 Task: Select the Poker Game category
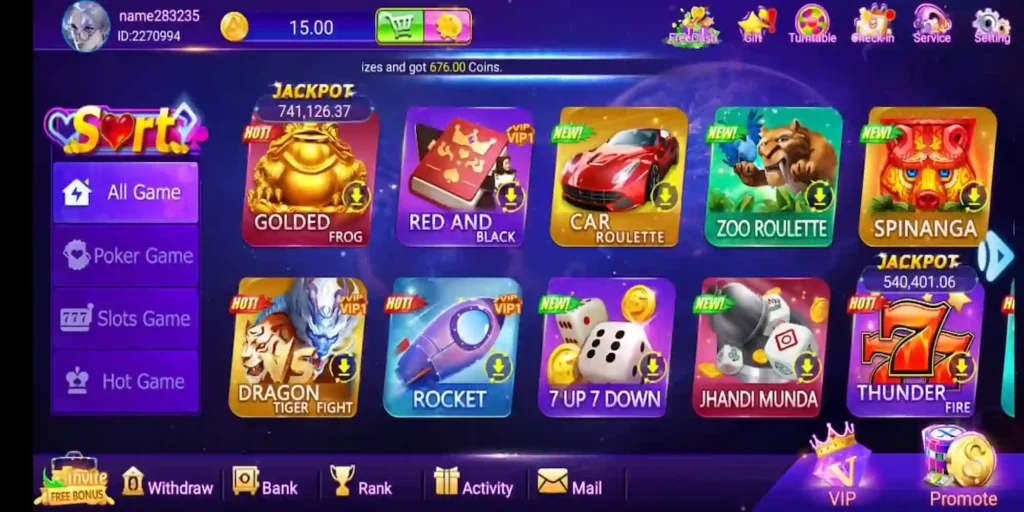tap(125, 256)
